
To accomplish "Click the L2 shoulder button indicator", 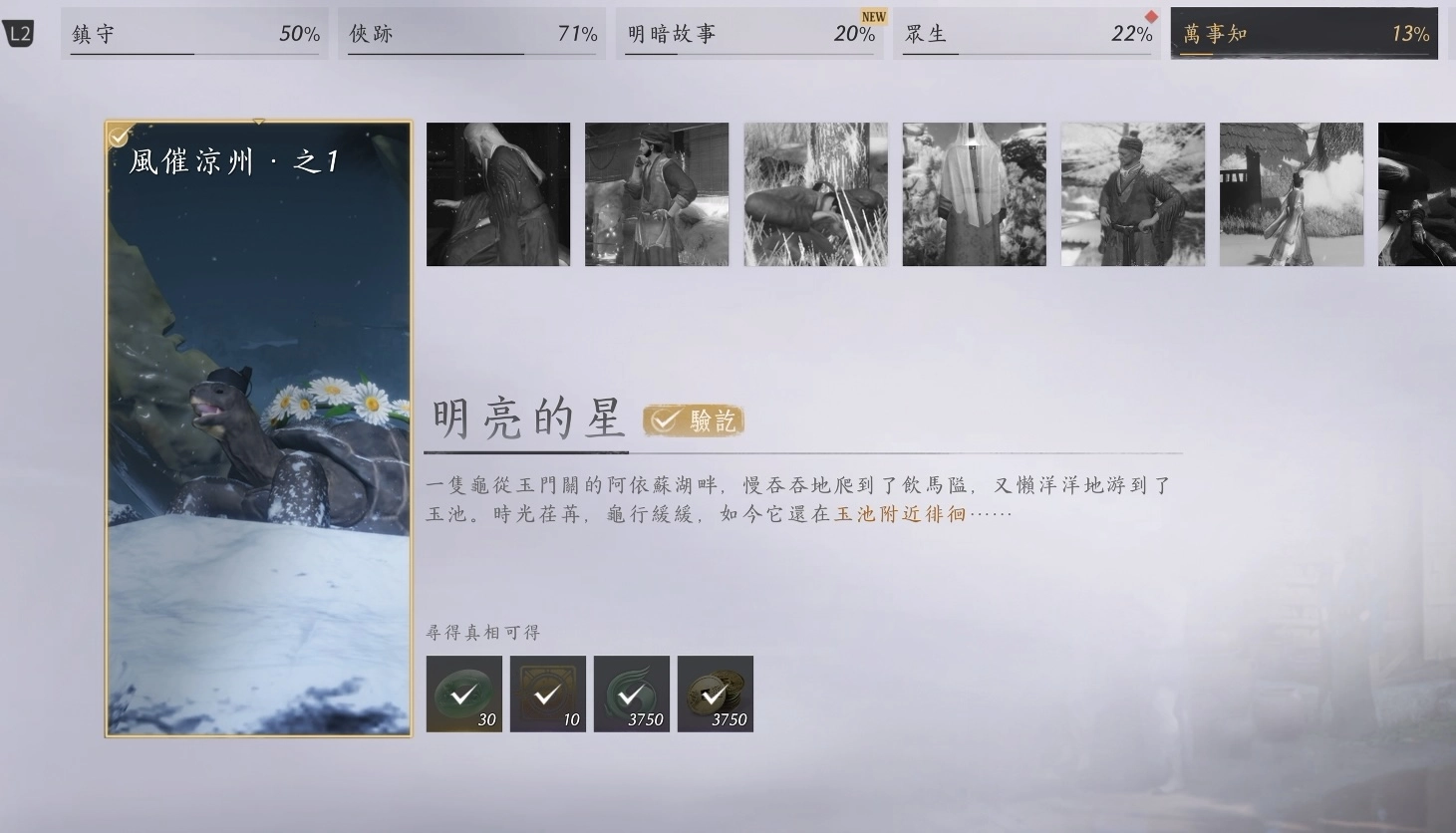I will point(20,33).
